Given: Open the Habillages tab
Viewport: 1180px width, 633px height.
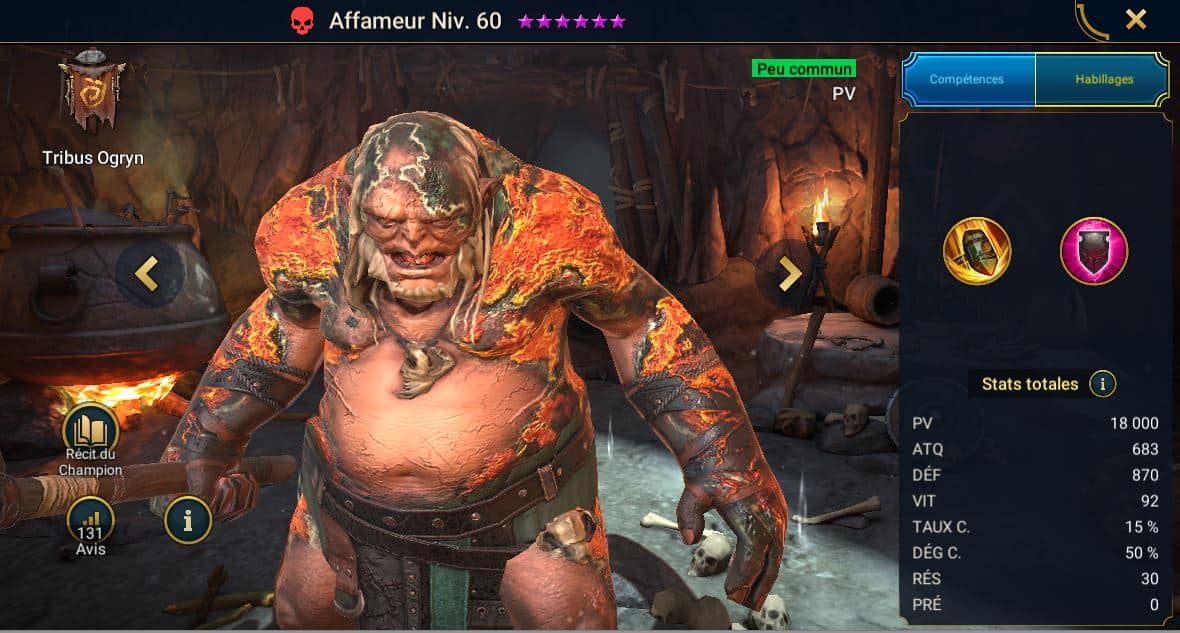Looking at the screenshot, I should click(1103, 79).
